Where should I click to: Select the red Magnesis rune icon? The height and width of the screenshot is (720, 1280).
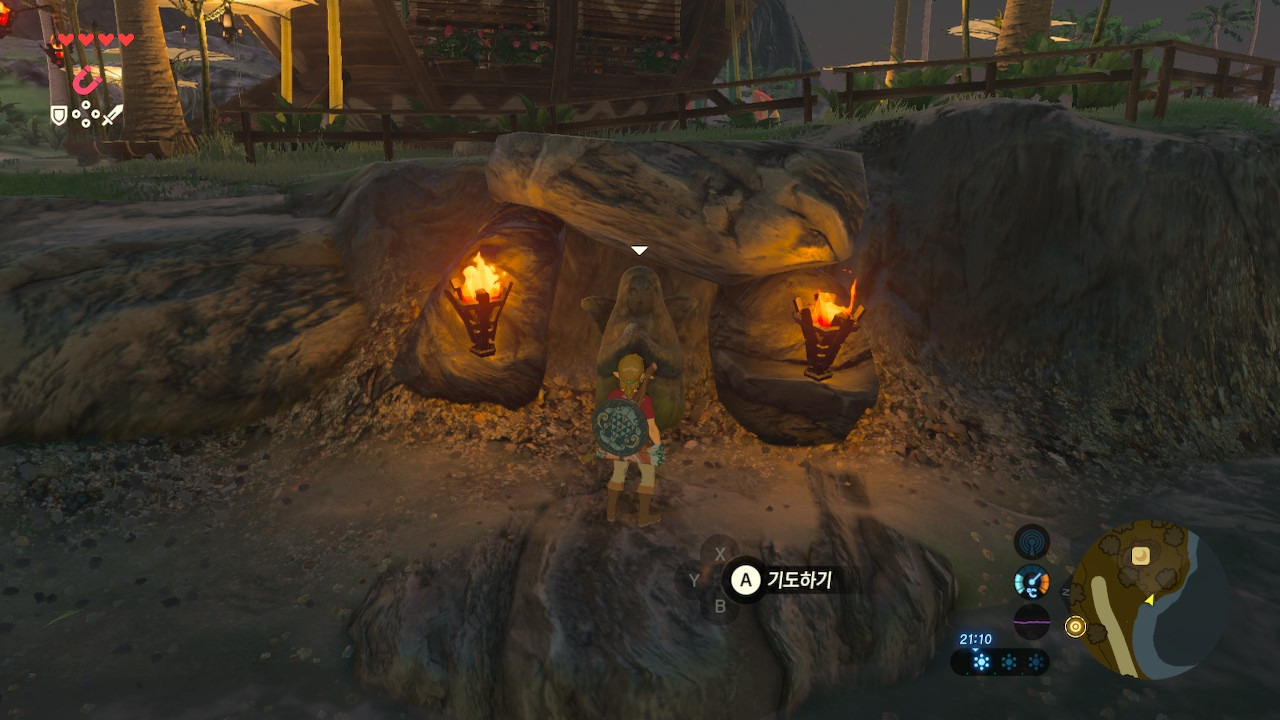tap(87, 80)
